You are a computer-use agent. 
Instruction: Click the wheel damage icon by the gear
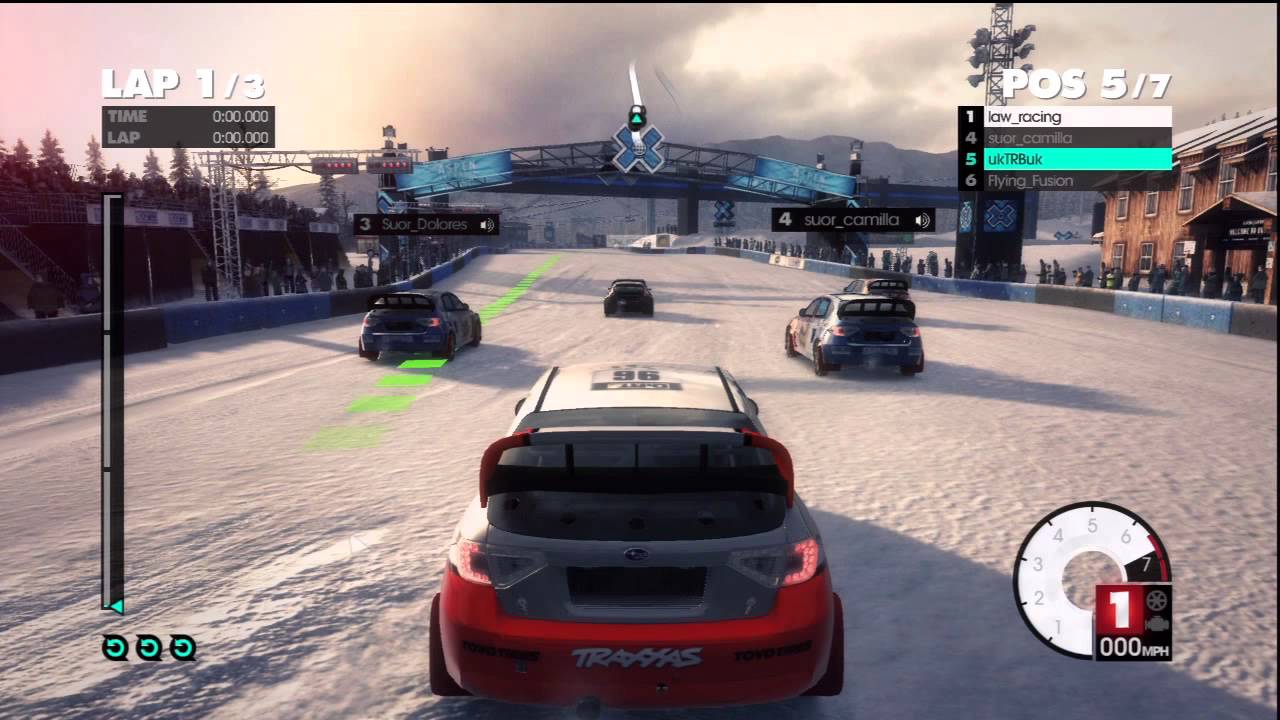click(1158, 602)
